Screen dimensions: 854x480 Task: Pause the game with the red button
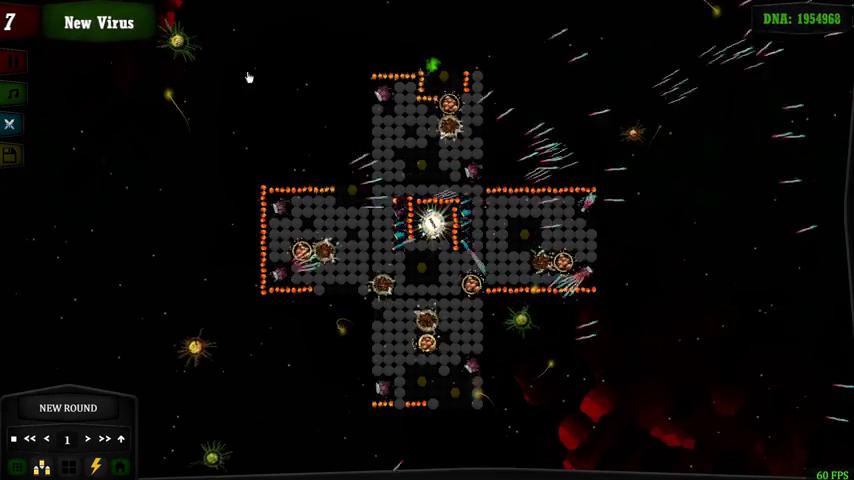pos(11,62)
